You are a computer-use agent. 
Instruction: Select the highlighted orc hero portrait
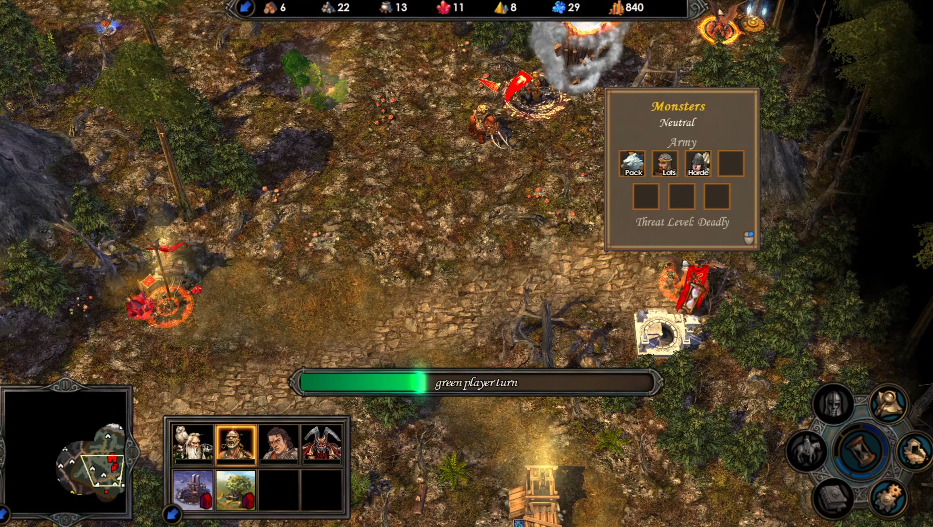click(236, 444)
